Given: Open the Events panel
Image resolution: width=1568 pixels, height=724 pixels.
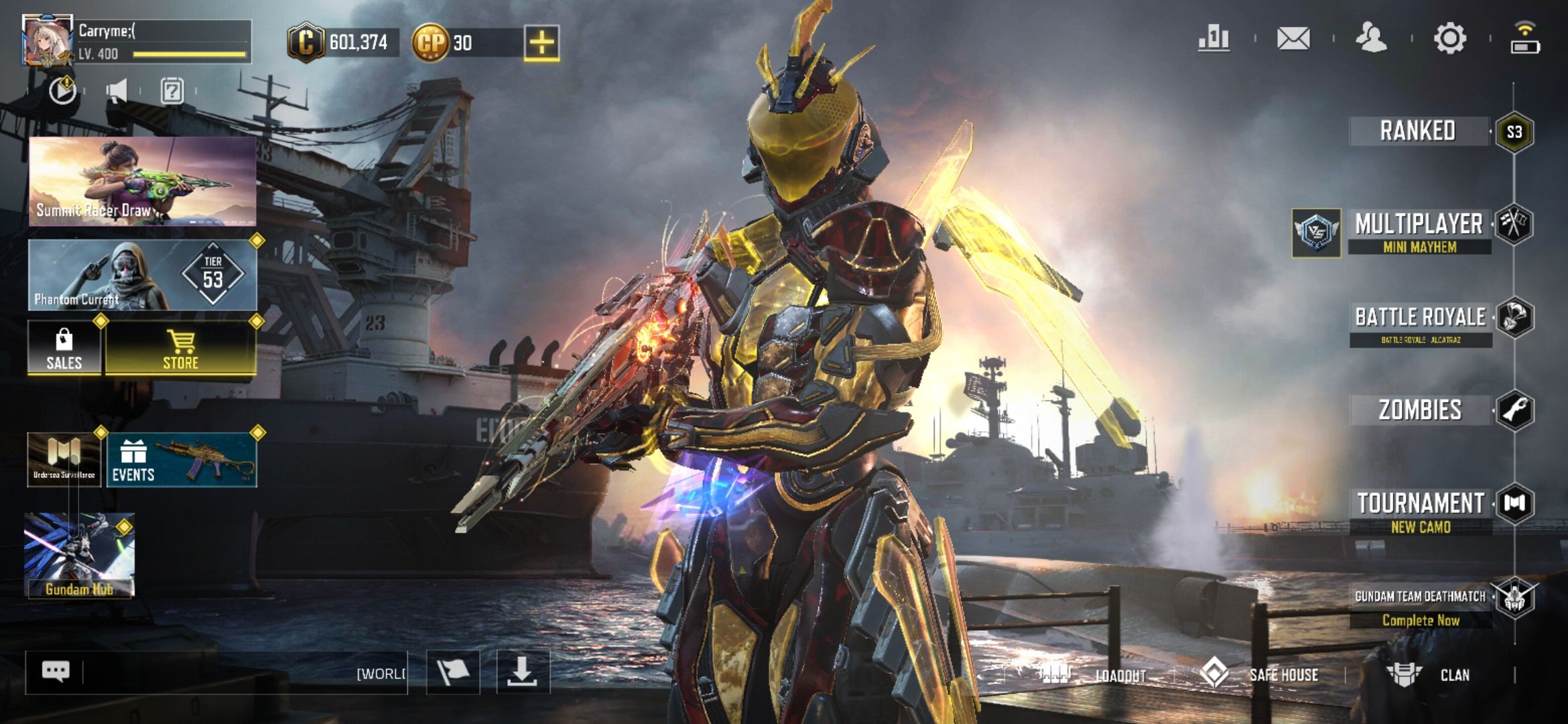Looking at the screenshot, I should coord(182,460).
